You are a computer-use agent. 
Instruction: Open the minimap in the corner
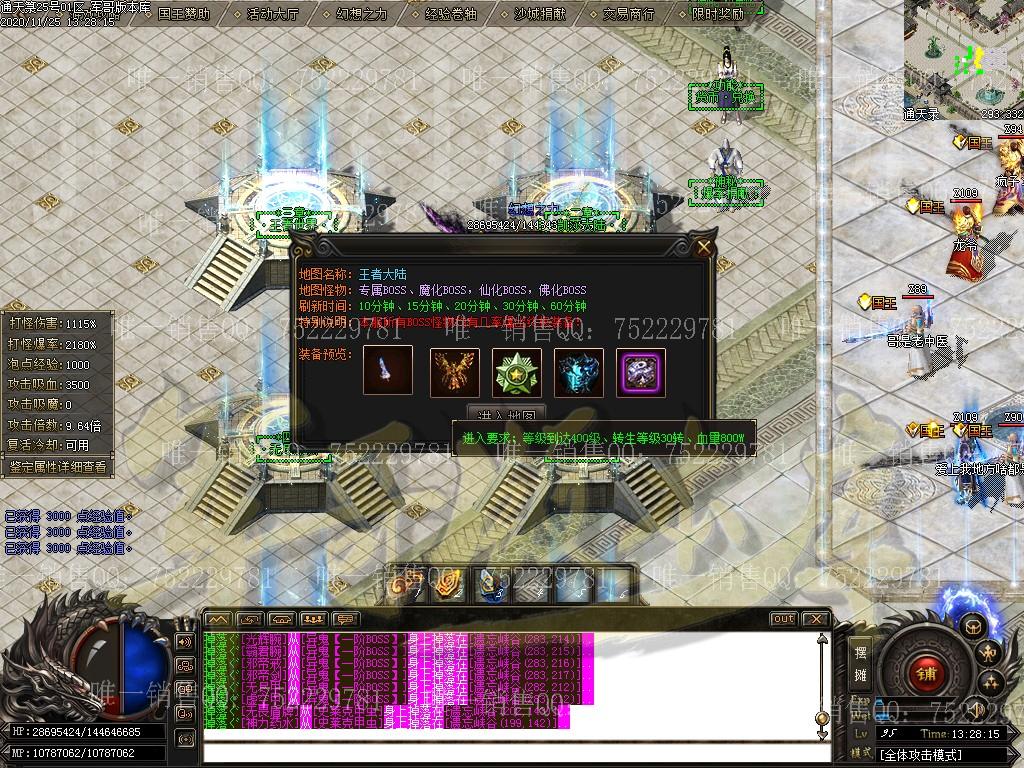click(x=963, y=55)
